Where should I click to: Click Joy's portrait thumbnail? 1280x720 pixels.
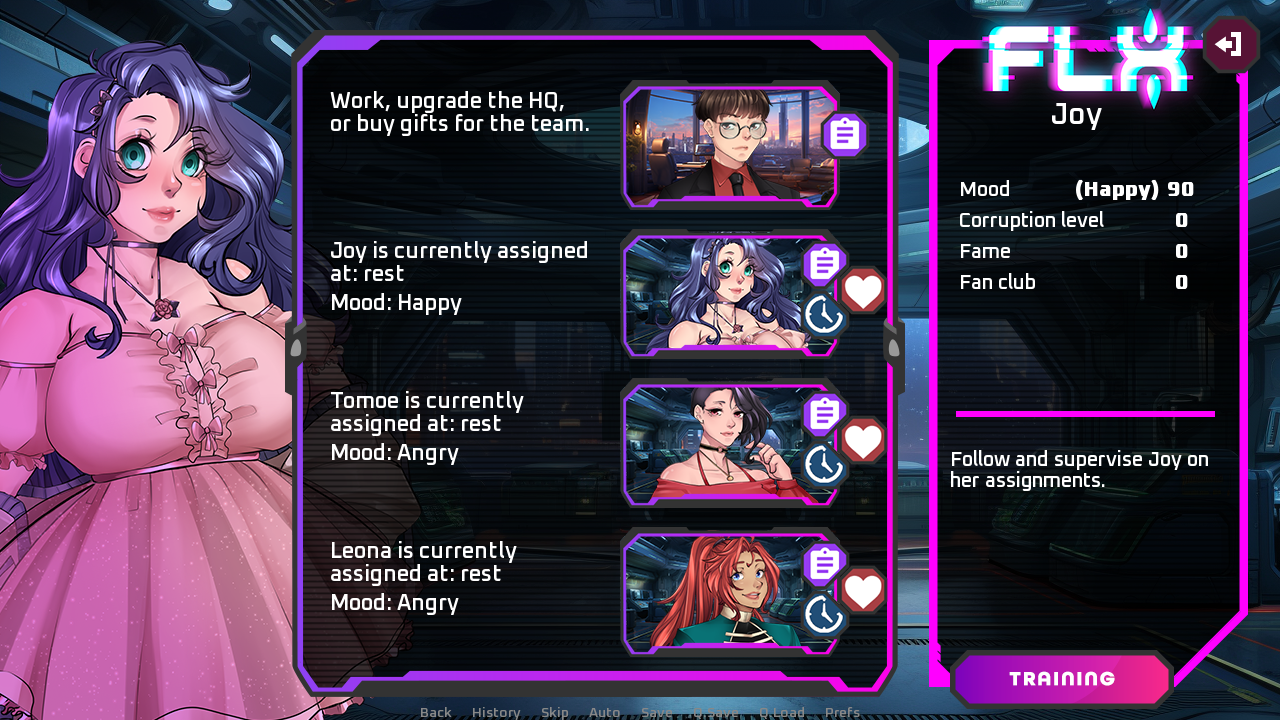pos(730,294)
